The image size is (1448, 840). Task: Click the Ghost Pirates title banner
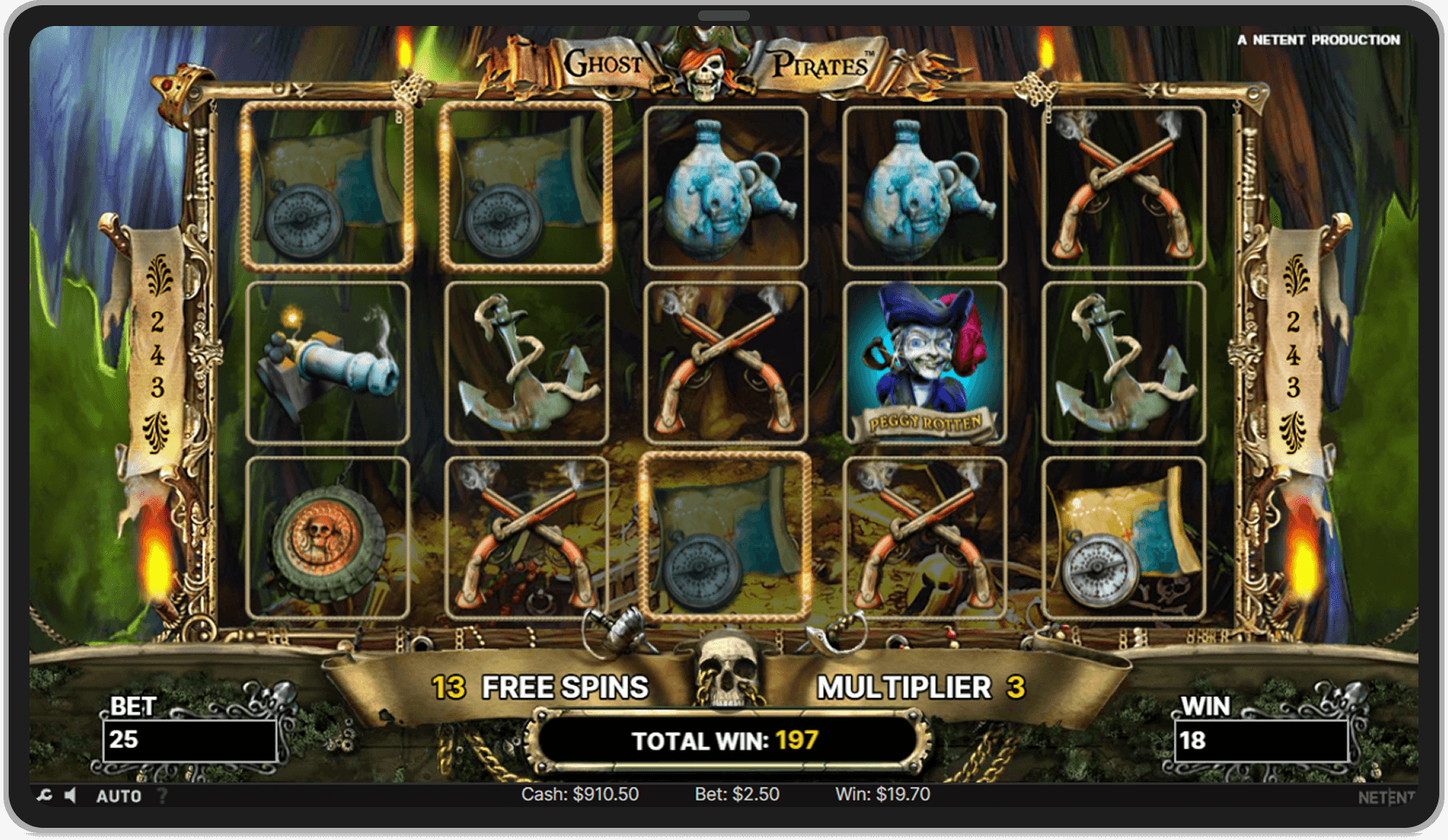click(x=721, y=62)
